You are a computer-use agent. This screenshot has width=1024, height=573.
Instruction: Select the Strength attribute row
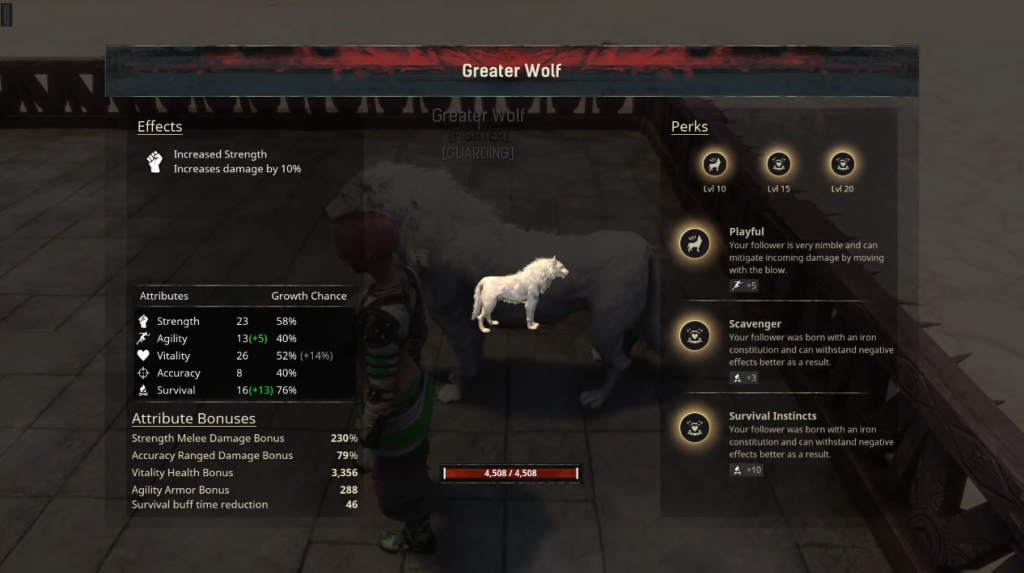pos(244,321)
